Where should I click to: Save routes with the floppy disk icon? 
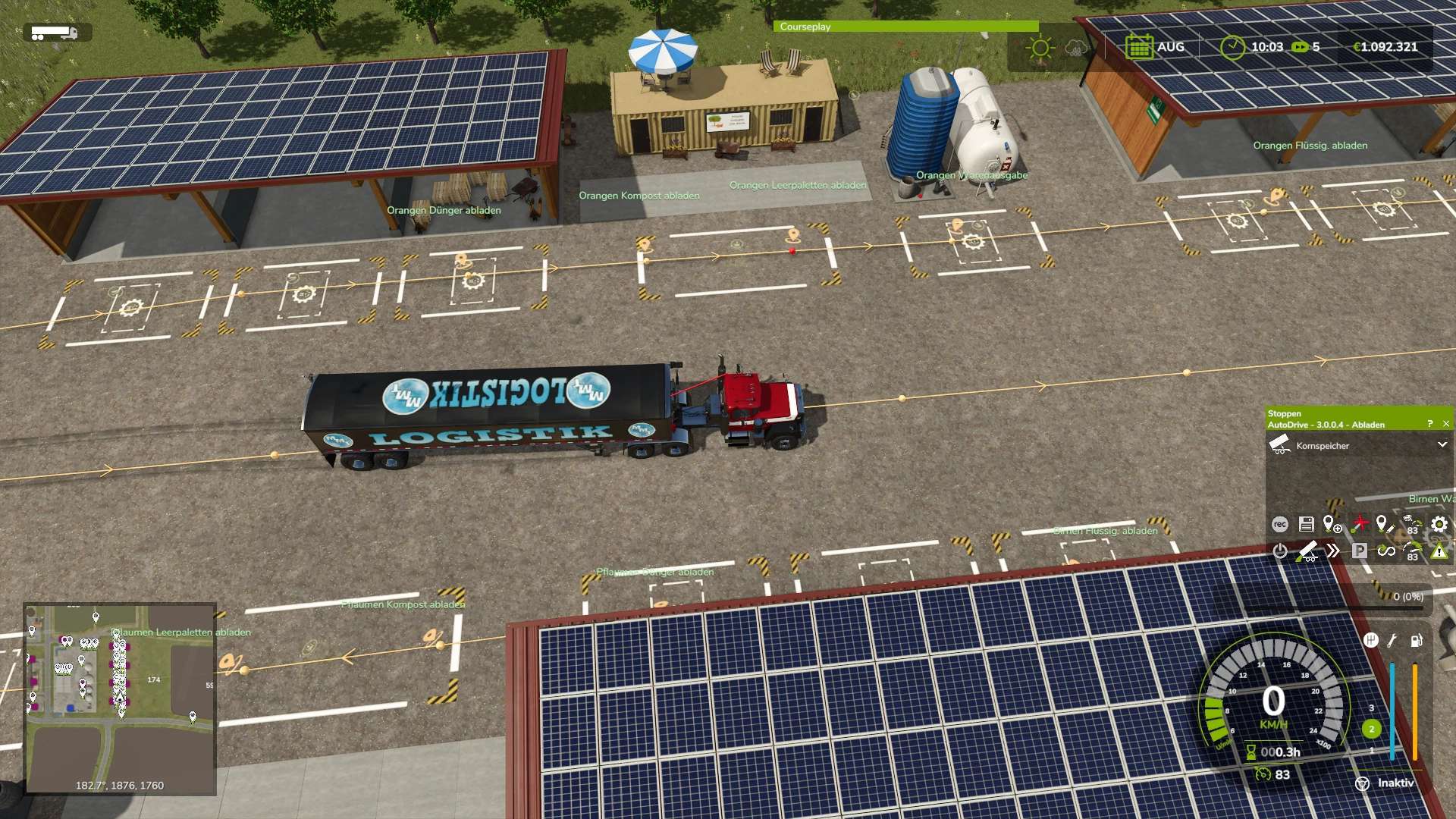click(1306, 524)
